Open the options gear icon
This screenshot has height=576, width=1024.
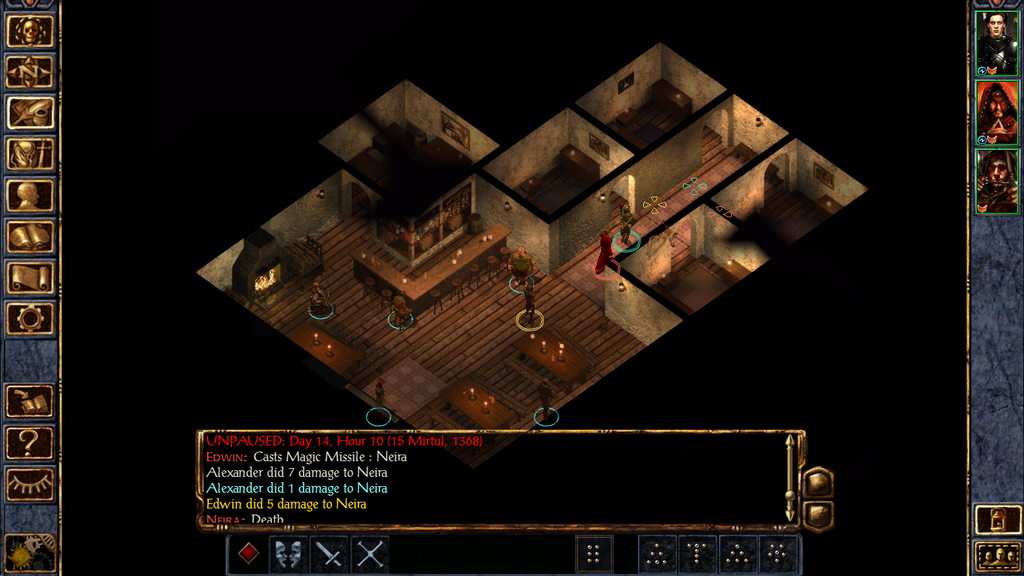pyautogui.click(x=30, y=319)
